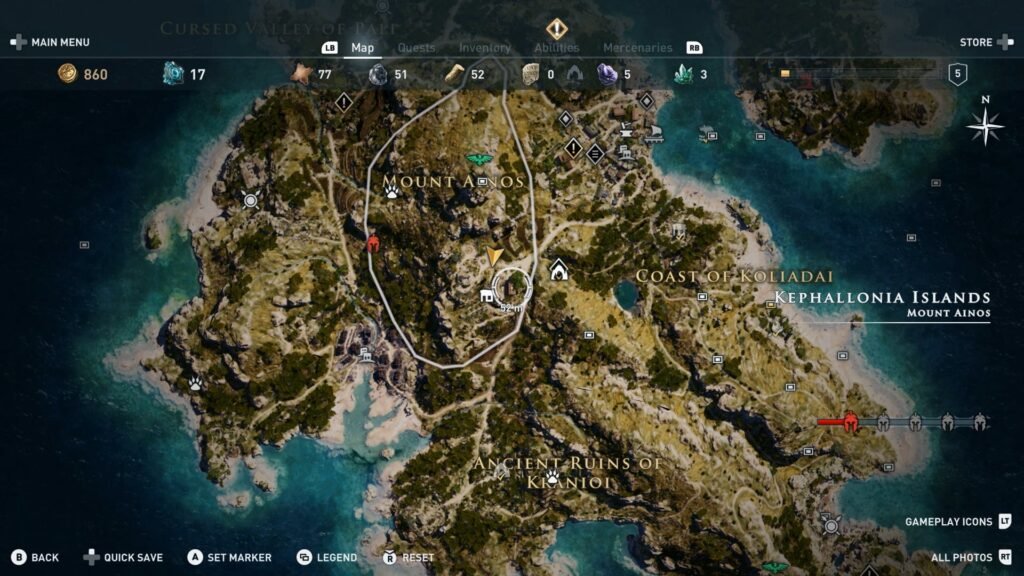This screenshot has width=1024, height=576.
Task: Go to the Mercenaries tab
Action: [x=637, y=47]
